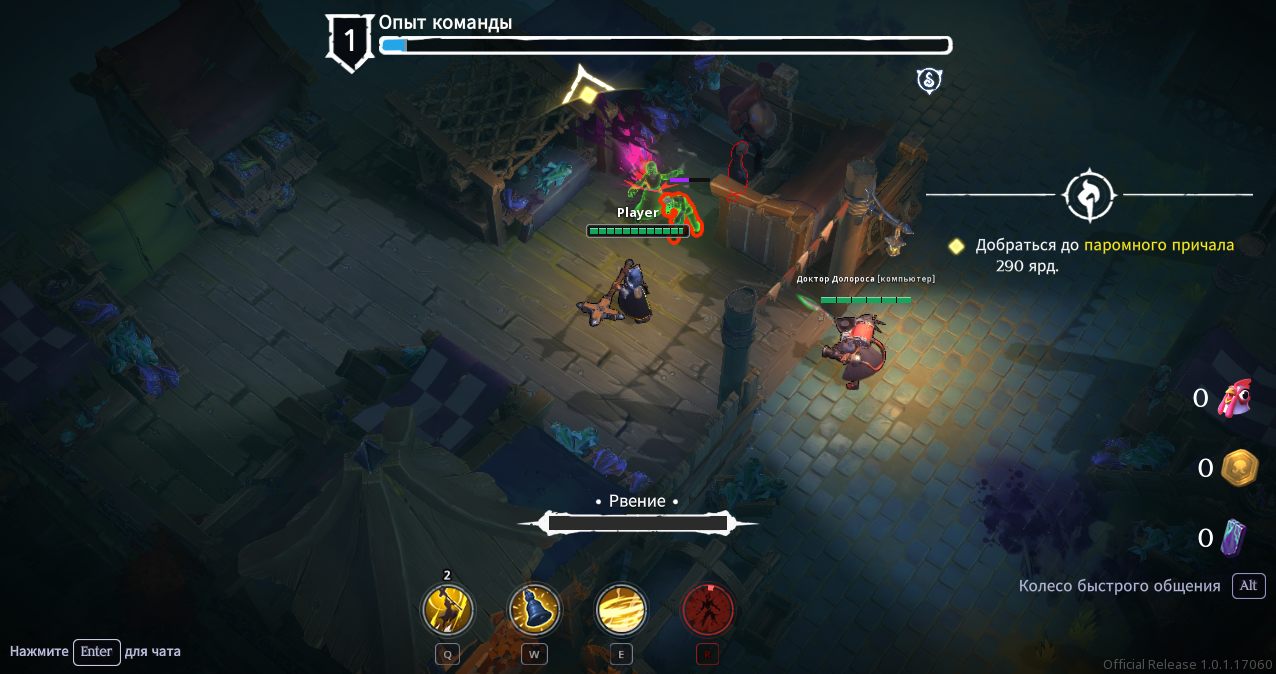Use the blue bell ability

click(534, 609)
